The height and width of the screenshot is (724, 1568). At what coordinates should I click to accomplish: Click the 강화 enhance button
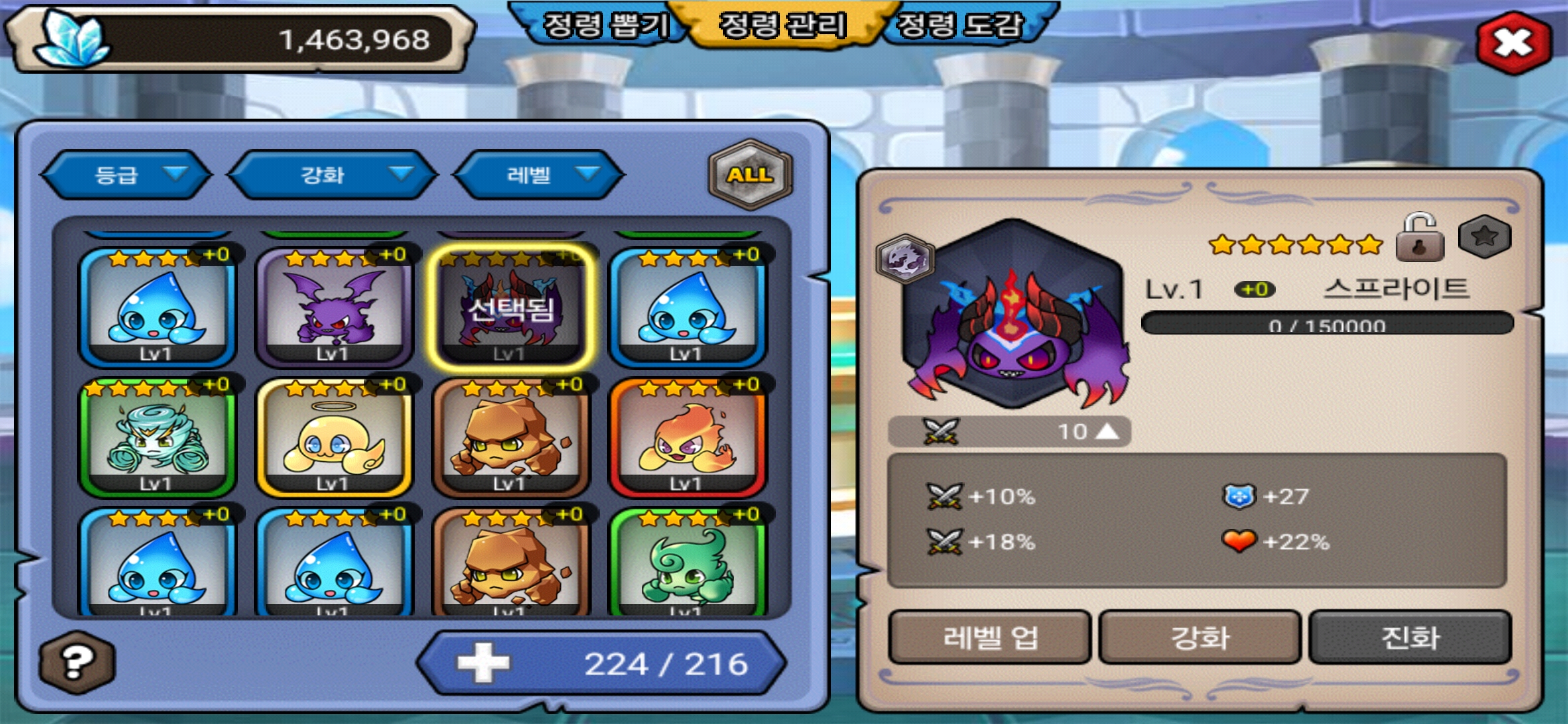(x=1199, y=637)
